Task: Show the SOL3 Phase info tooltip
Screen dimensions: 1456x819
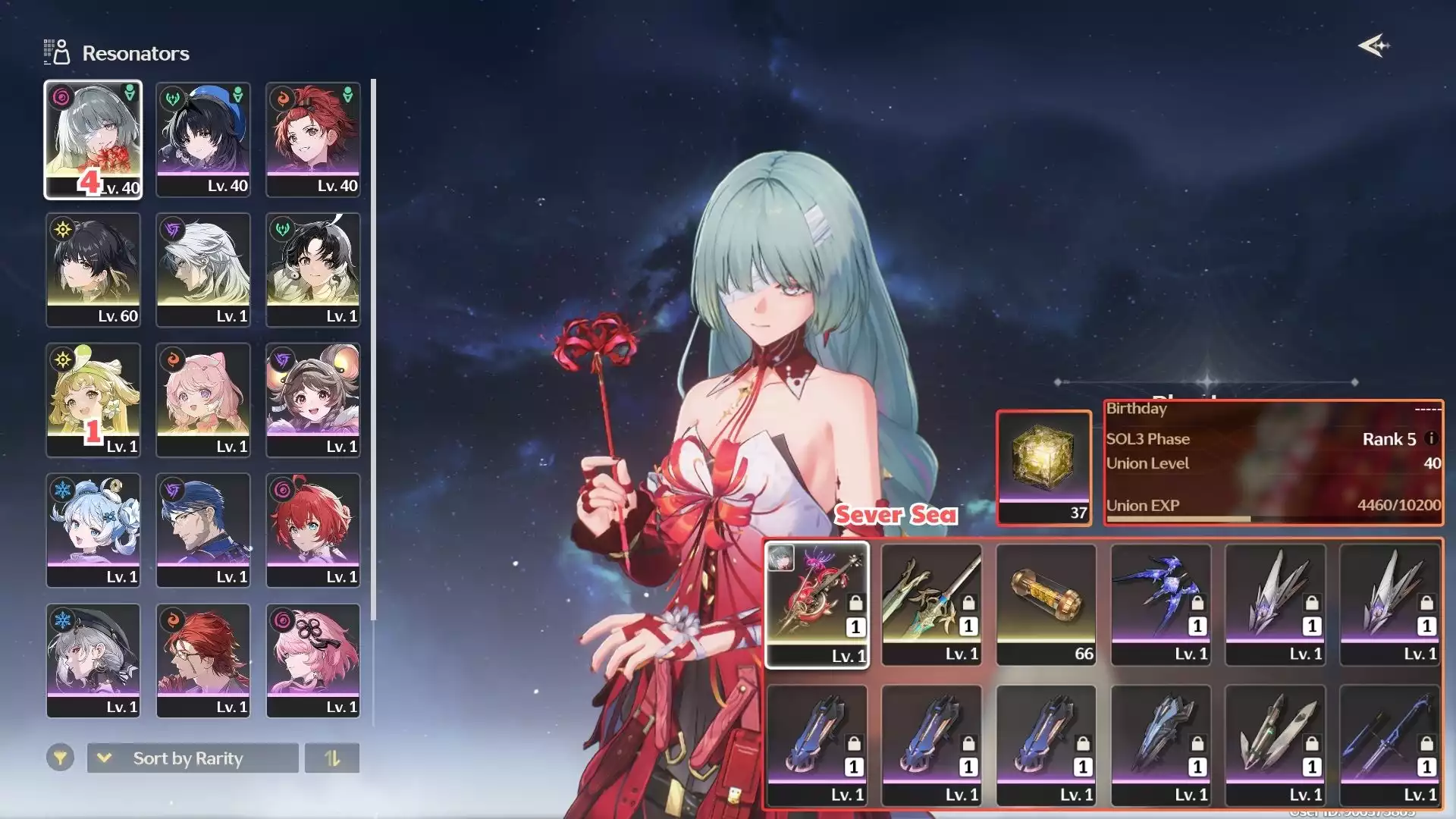Action: click(1431, 438)
